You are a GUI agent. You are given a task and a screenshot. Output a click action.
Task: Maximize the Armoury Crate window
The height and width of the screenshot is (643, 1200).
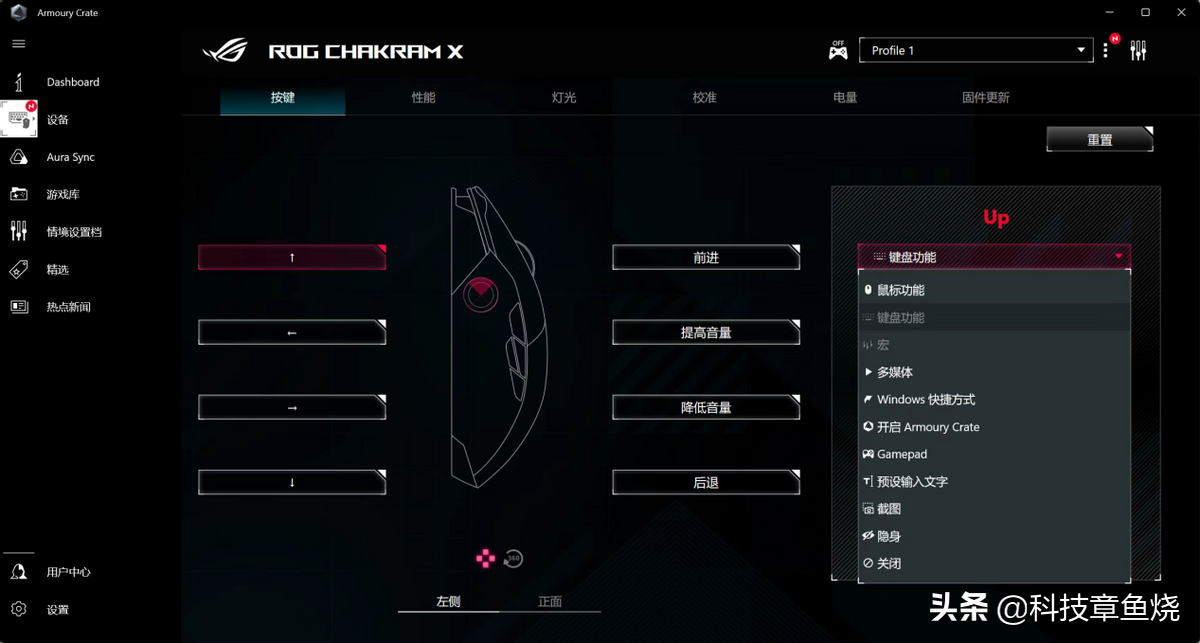[1145, 12]
